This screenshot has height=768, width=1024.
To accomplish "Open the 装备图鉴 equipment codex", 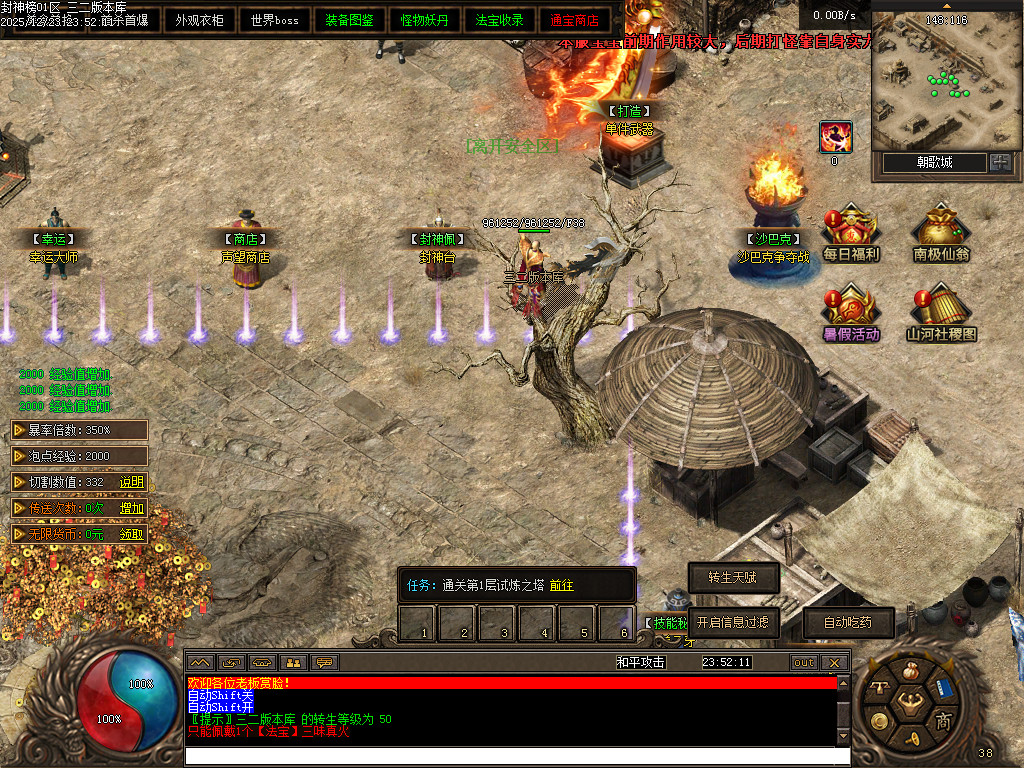I will pos(349,20).
